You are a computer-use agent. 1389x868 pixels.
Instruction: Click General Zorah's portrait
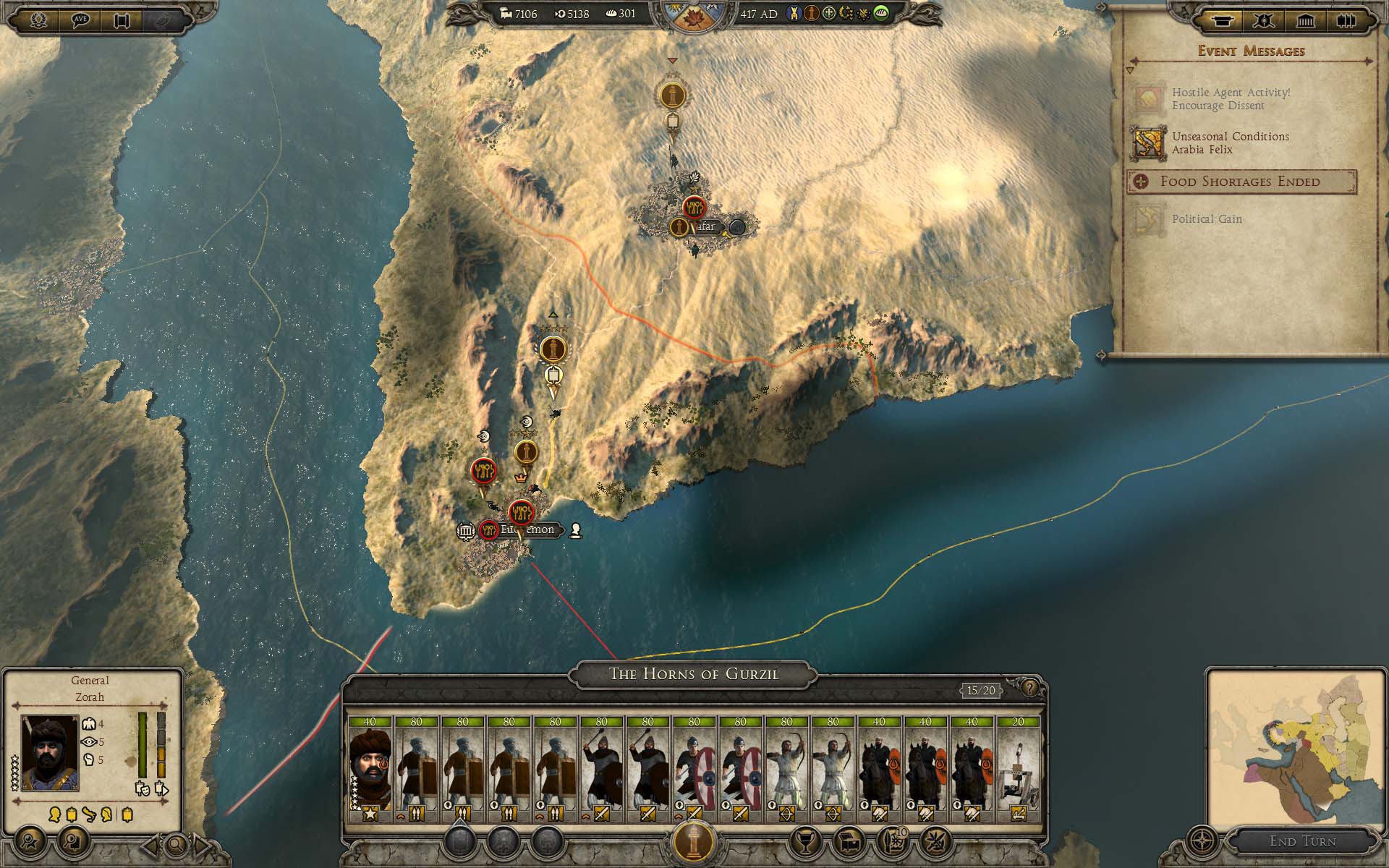pos(50,752)
